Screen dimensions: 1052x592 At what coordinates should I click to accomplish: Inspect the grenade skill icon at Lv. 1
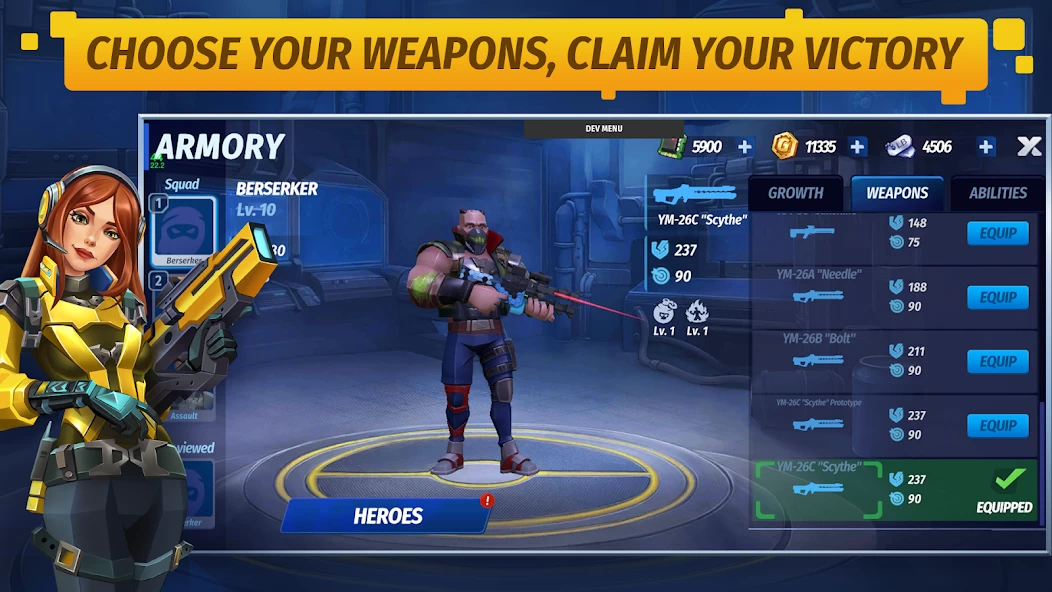coord(665,311)
